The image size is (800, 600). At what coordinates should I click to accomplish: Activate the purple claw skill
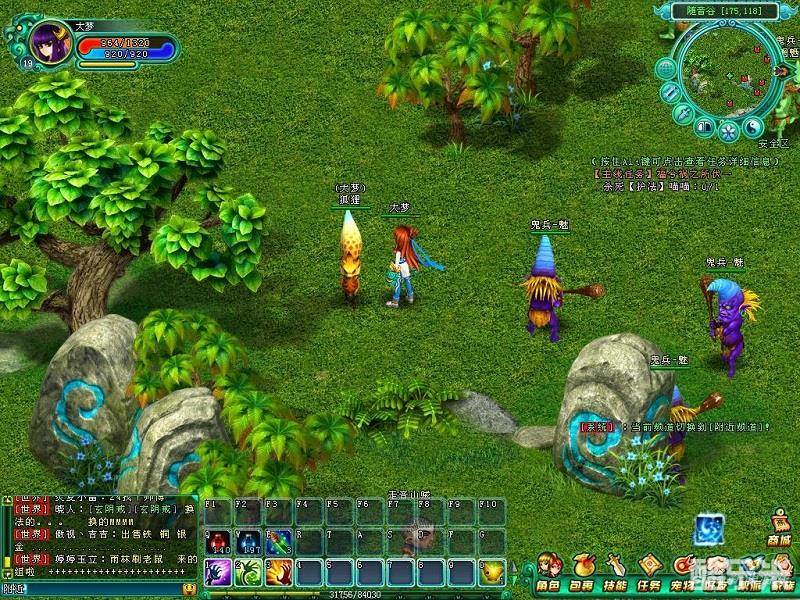pyautogui.click(x=218, y=573)
